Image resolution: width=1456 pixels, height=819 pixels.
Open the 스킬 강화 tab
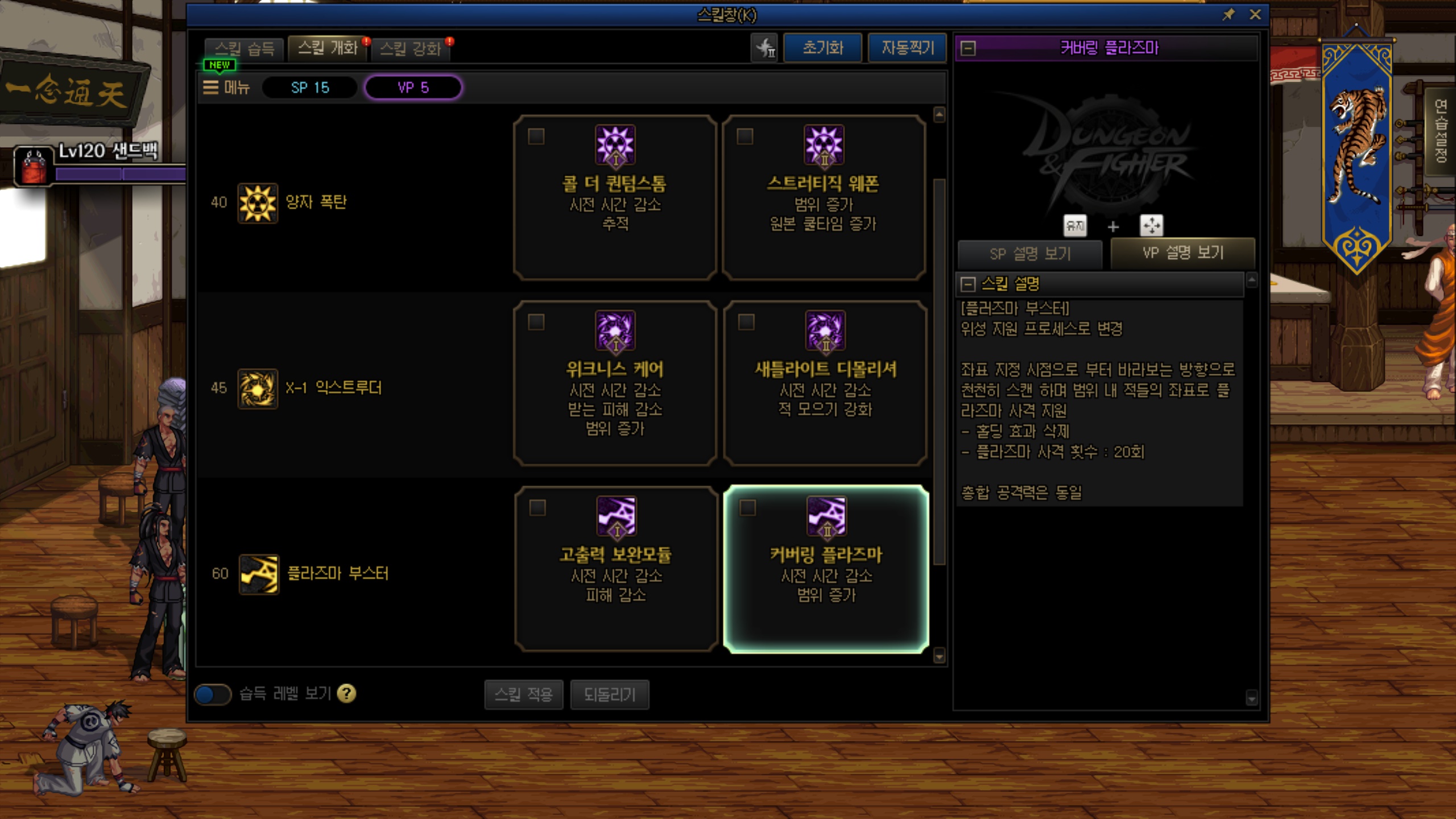coord(411,49)
